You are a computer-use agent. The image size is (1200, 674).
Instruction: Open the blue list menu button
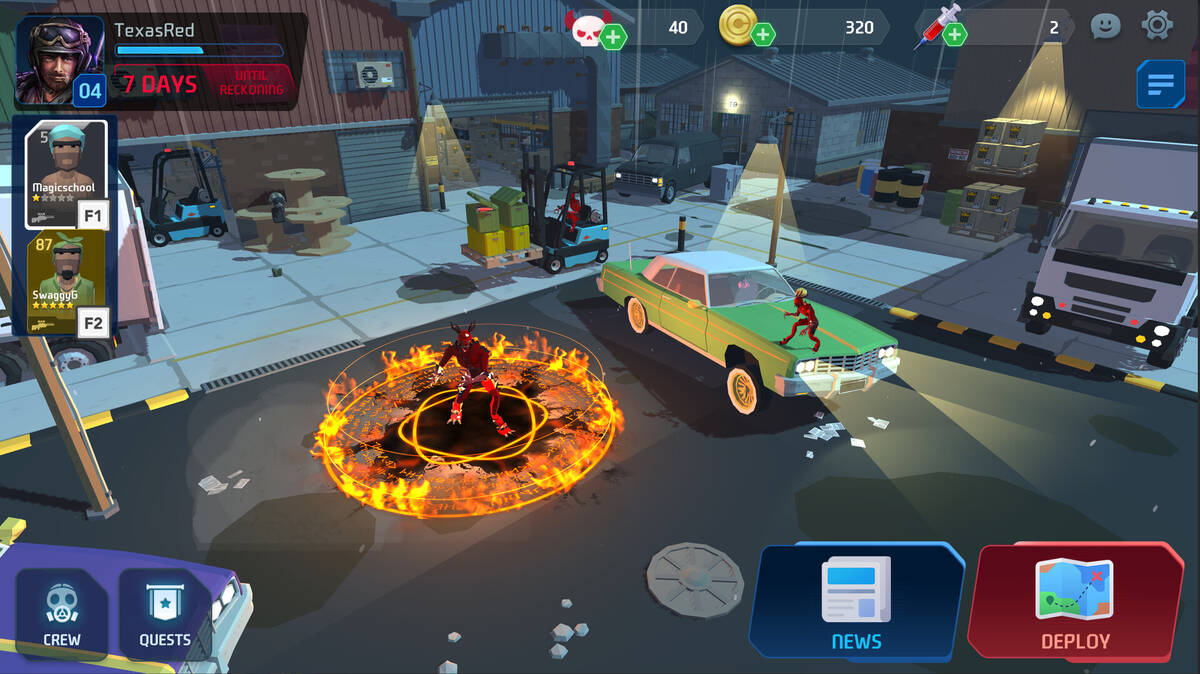(x=1160, y=85)
